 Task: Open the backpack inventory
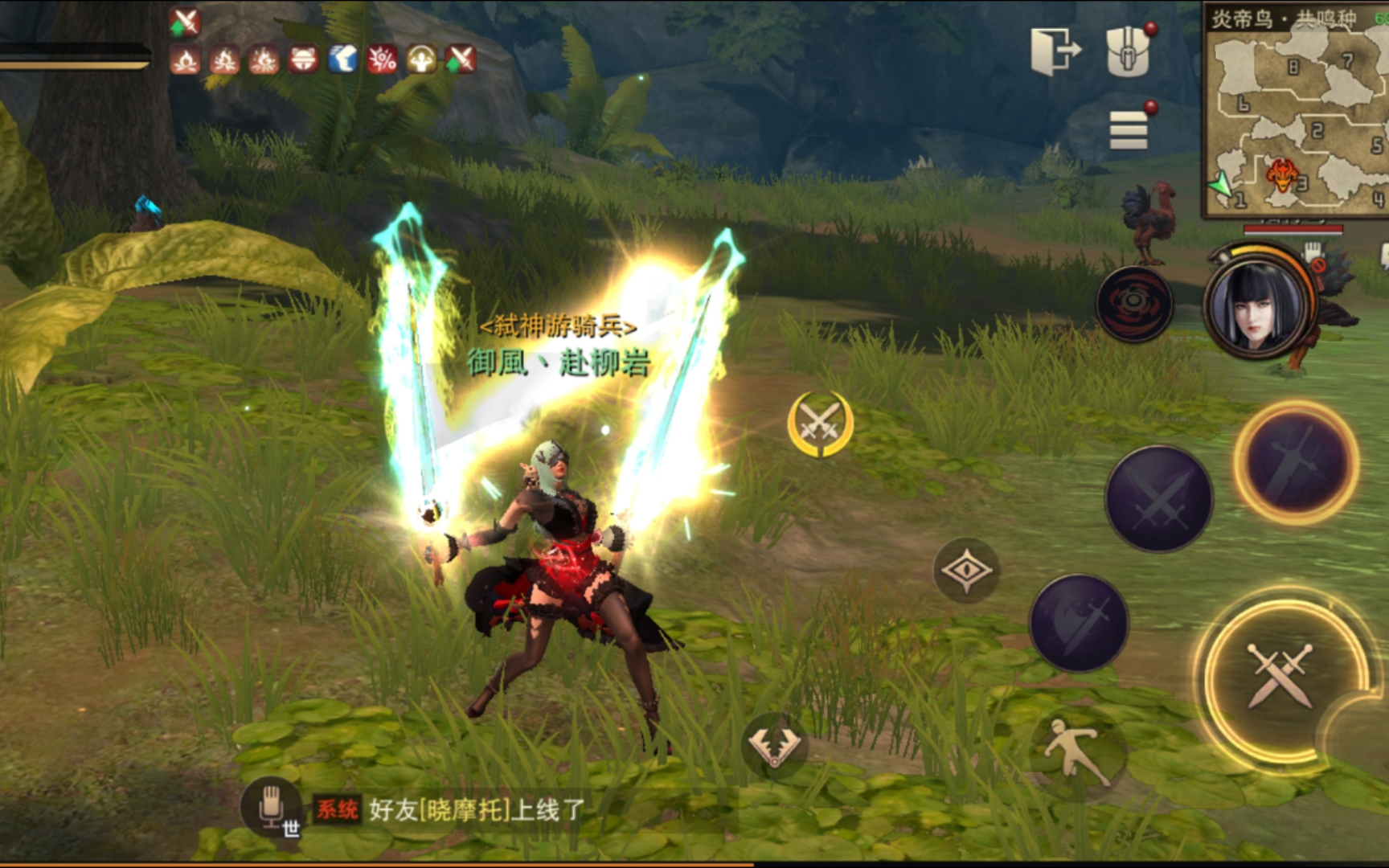1128,52
